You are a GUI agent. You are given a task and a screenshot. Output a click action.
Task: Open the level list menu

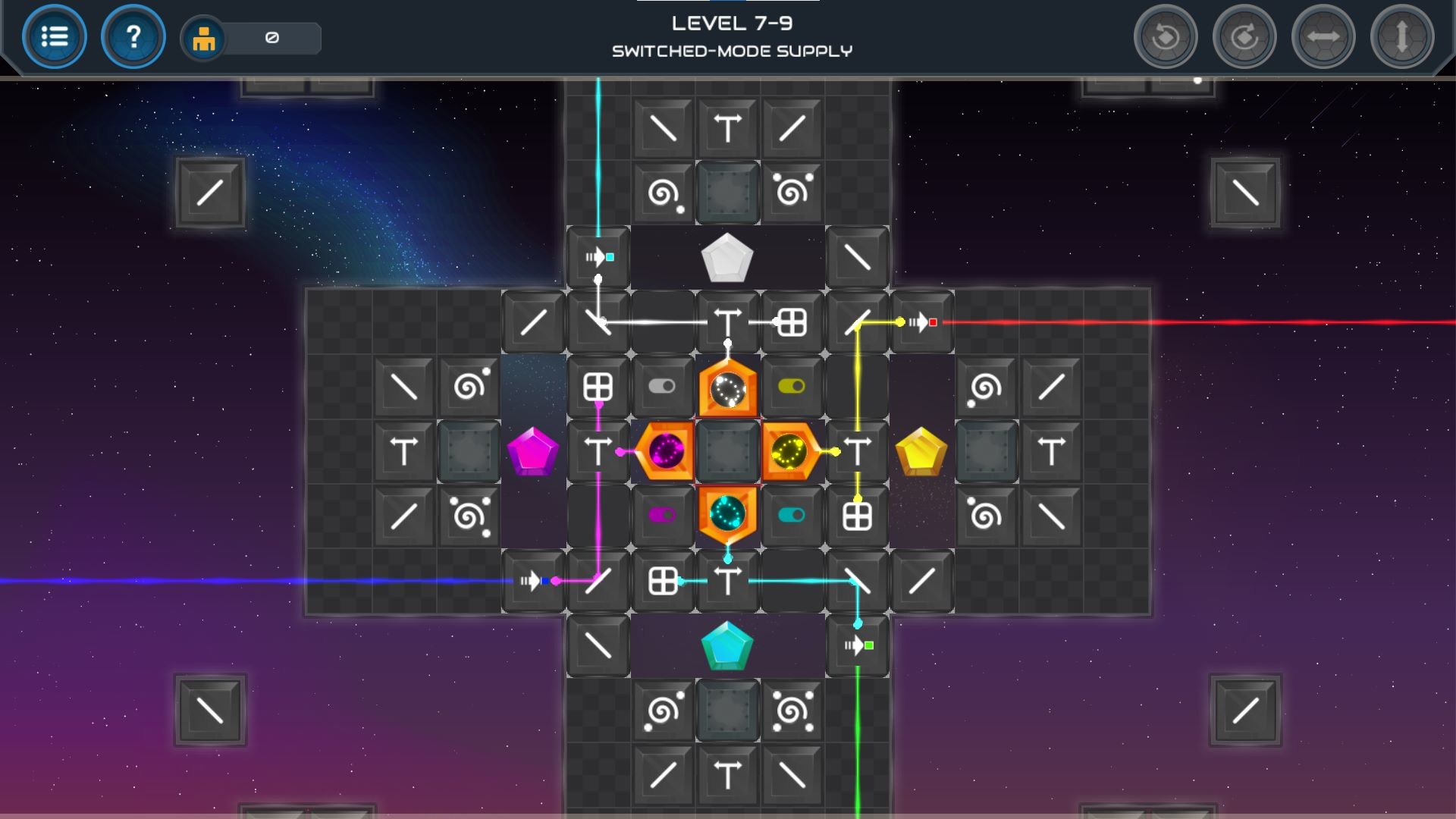(x=54, y=36)
